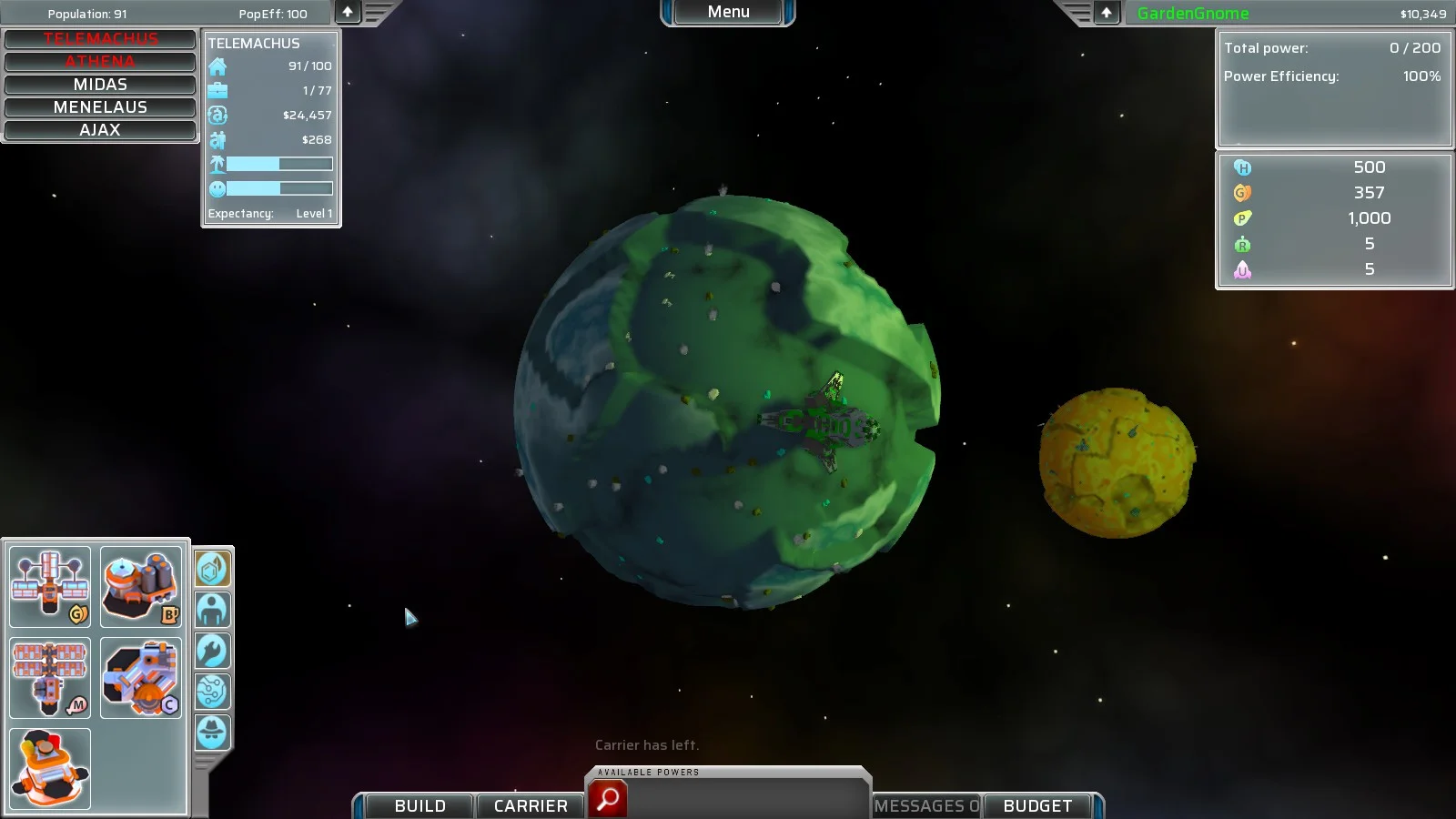The width and height of the screenshot is (1456, 819).
Task: Open the CARRIER panel
Action: [x=531, y=805]
